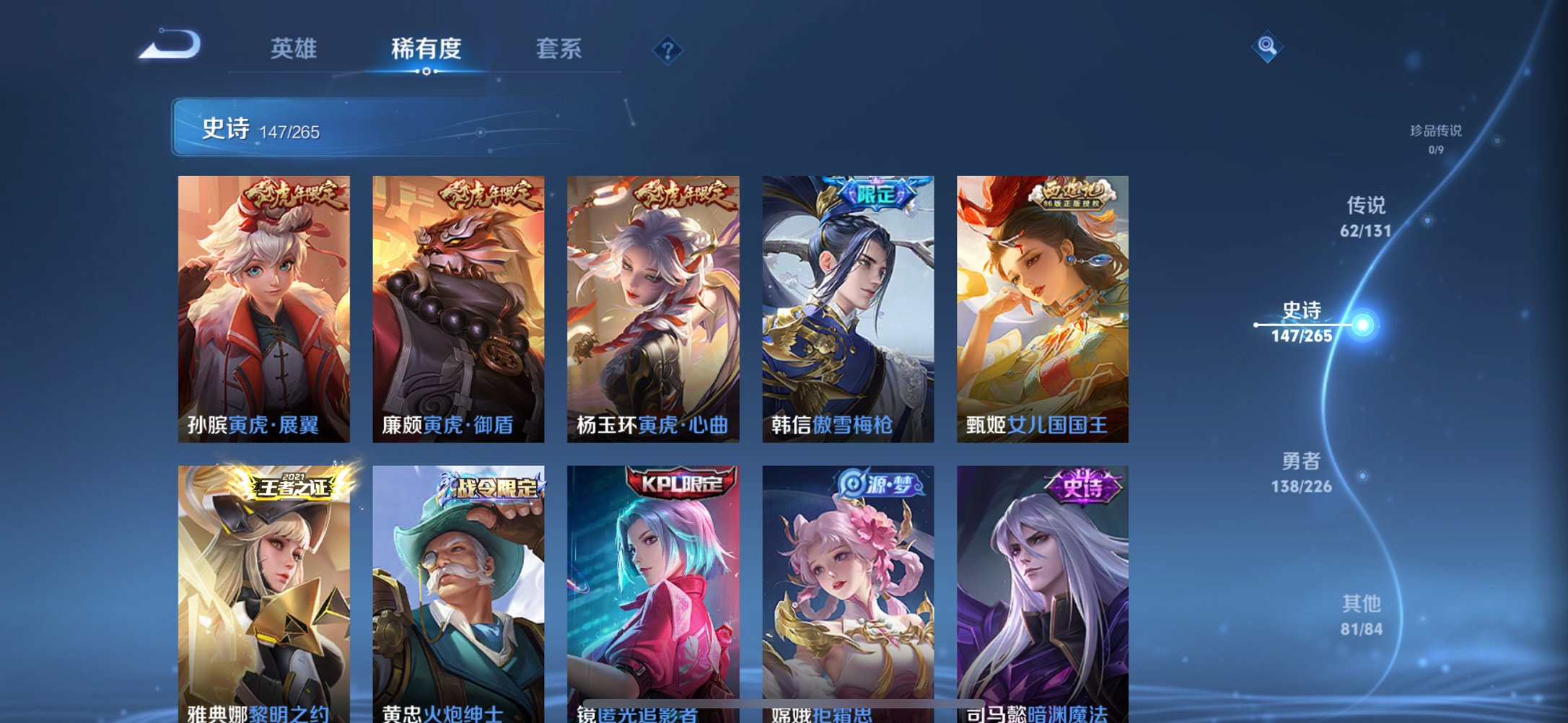Switch to the 套系 tab
This screenshot has height=723, width=1568.
pyautogui.click(x=557, y=49)
